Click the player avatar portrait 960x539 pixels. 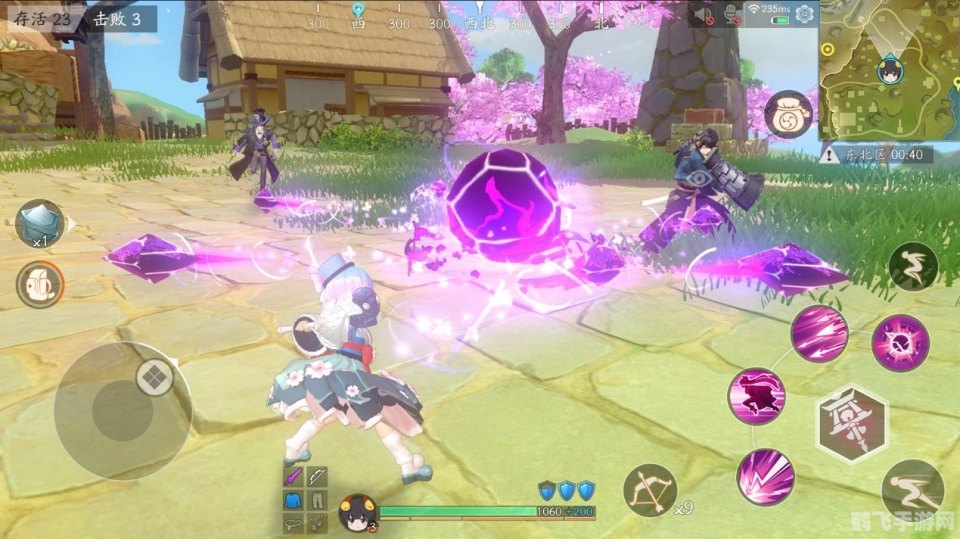[355, 513]
